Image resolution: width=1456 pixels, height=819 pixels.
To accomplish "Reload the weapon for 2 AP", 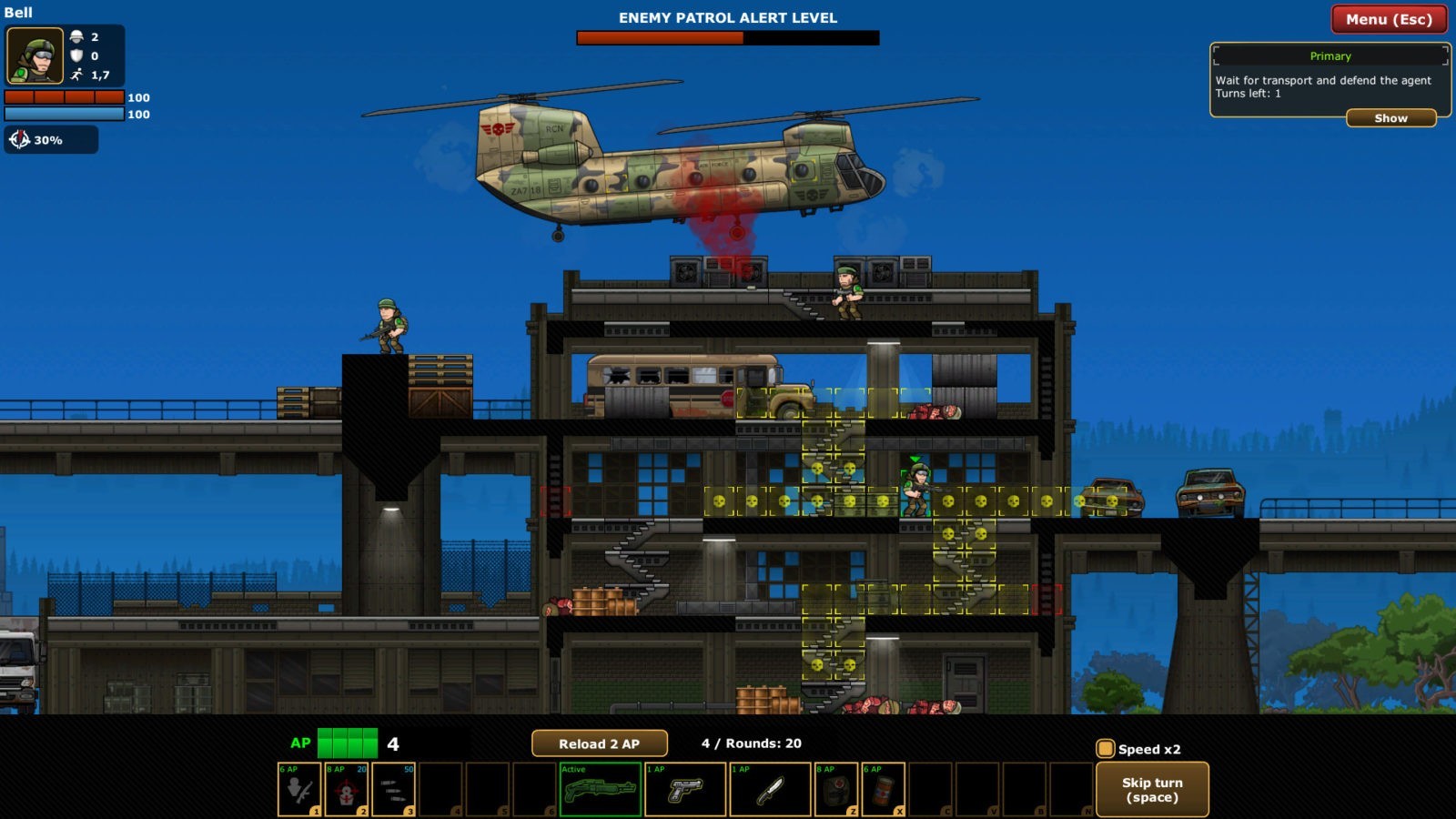I will [x=599, y=743].
